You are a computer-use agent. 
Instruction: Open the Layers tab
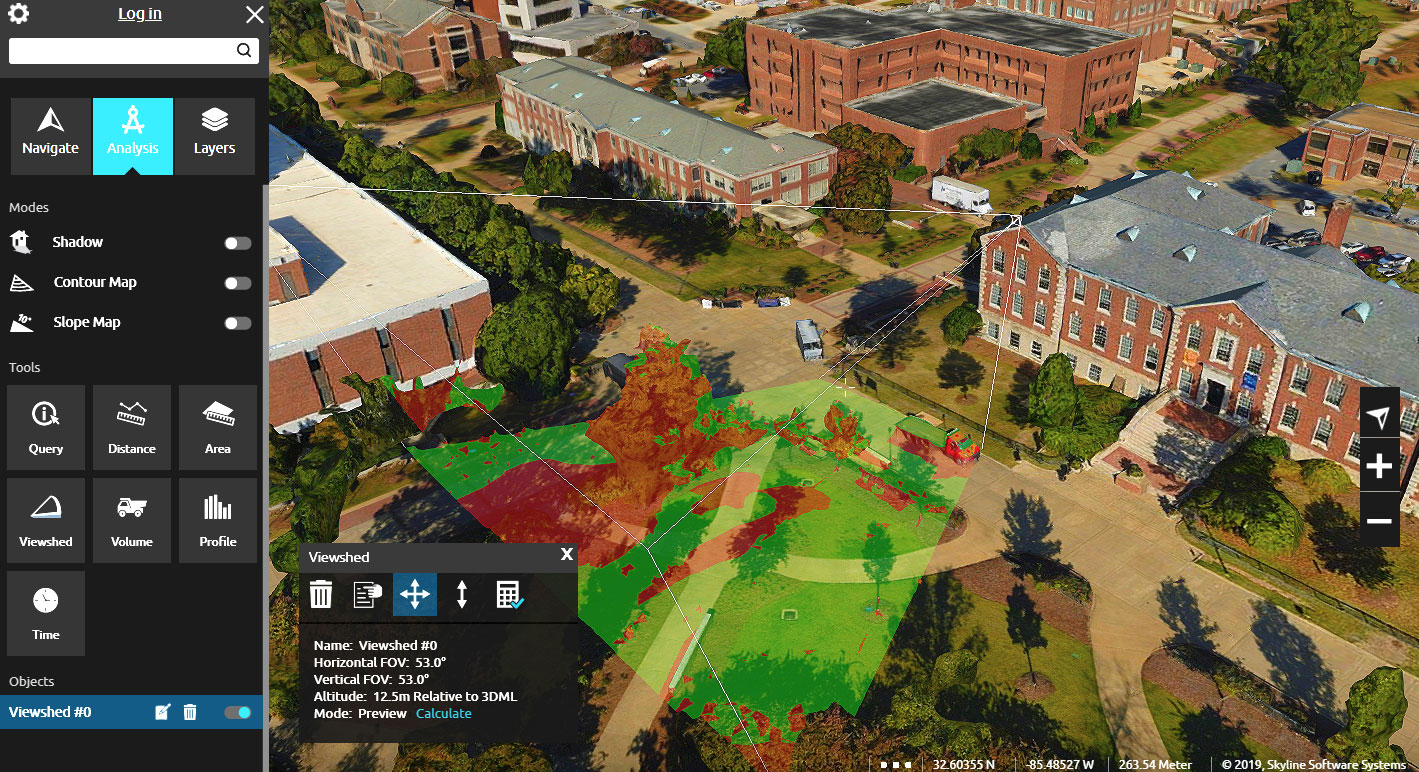(214, 136)
